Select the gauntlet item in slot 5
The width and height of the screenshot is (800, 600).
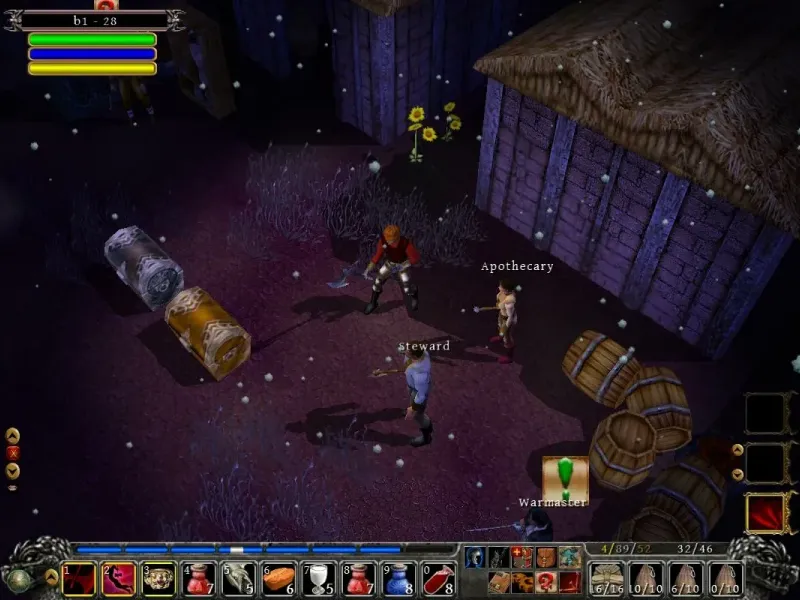coord(239,578)
